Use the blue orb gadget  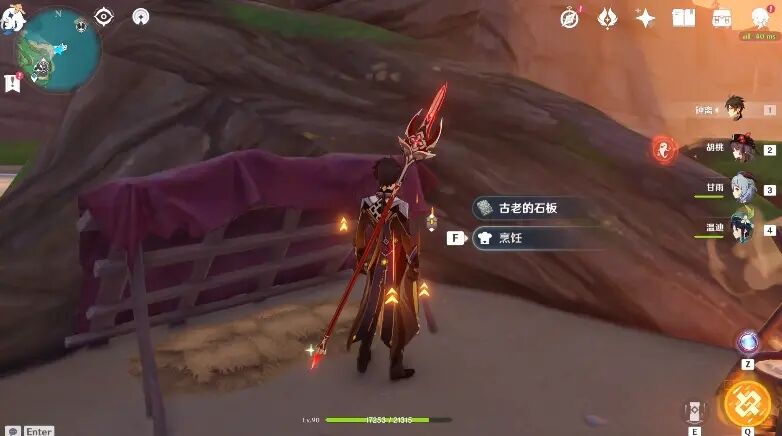[x=747, y=343]
